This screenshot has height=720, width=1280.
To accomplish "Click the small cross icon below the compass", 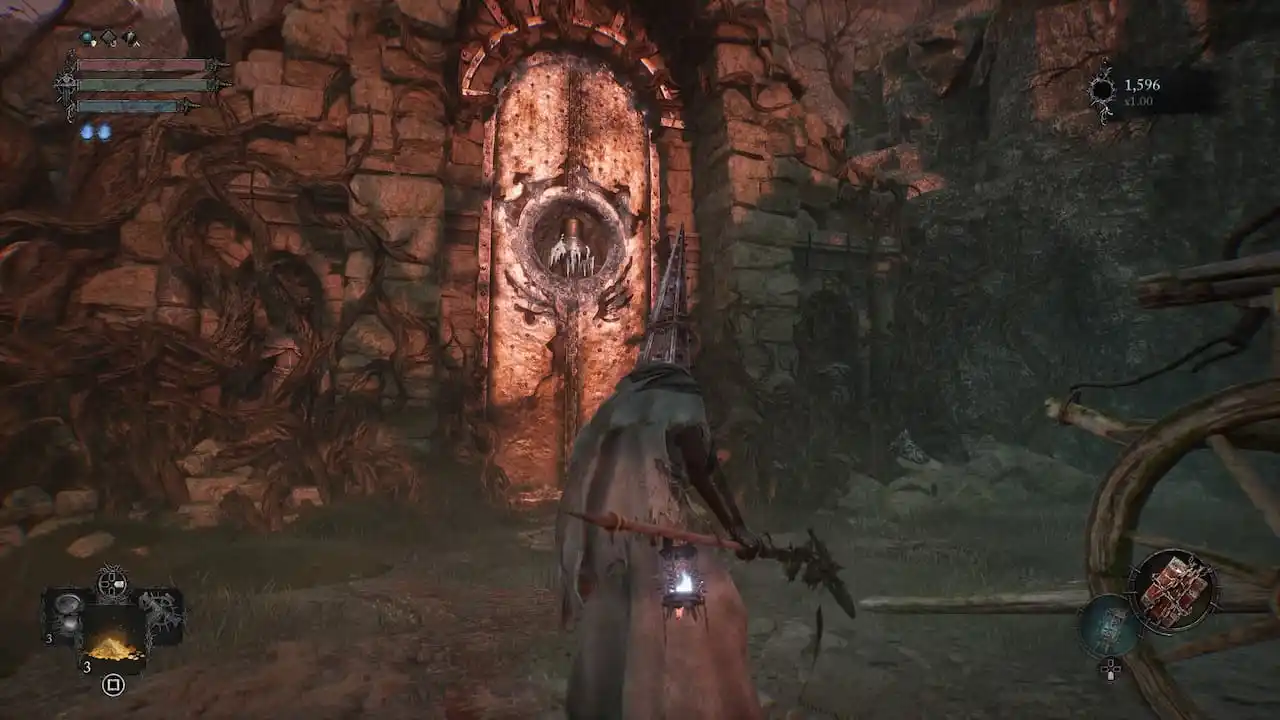I will coord(1111,668).
